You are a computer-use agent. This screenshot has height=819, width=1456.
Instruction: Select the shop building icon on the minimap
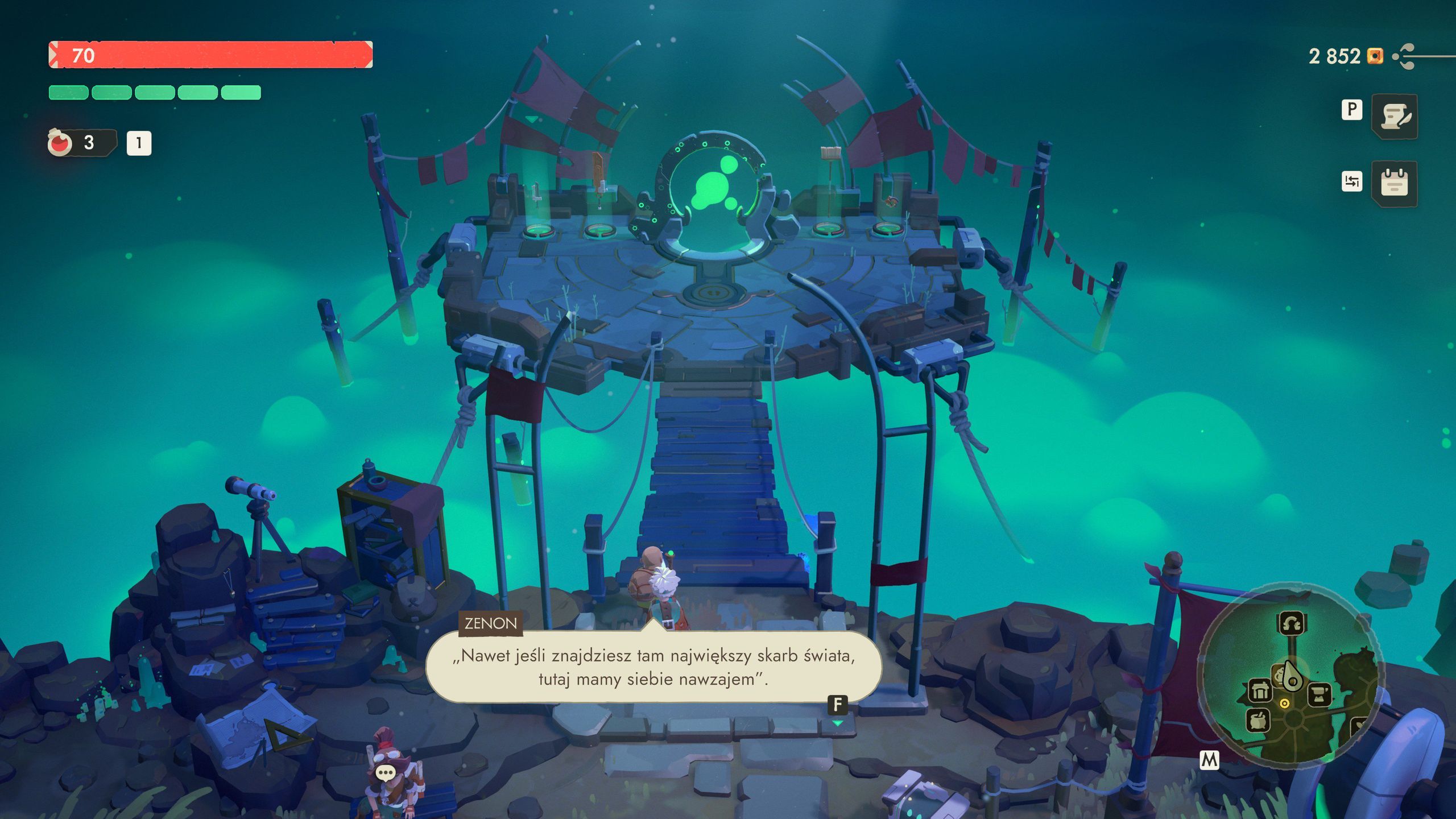[x=1260, y=690]
